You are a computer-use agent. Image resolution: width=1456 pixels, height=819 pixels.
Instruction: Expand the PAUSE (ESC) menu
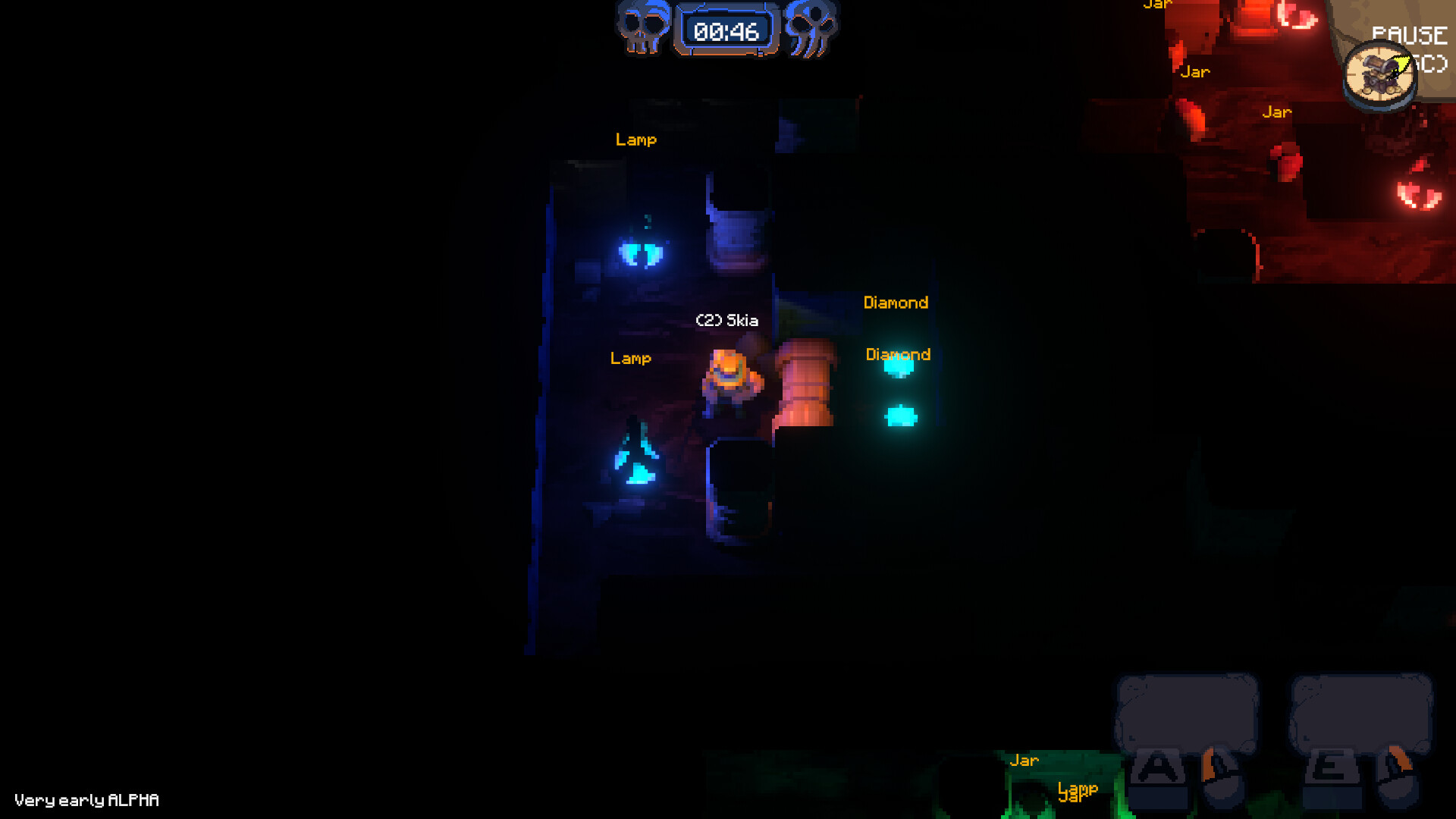point(1409,34)
